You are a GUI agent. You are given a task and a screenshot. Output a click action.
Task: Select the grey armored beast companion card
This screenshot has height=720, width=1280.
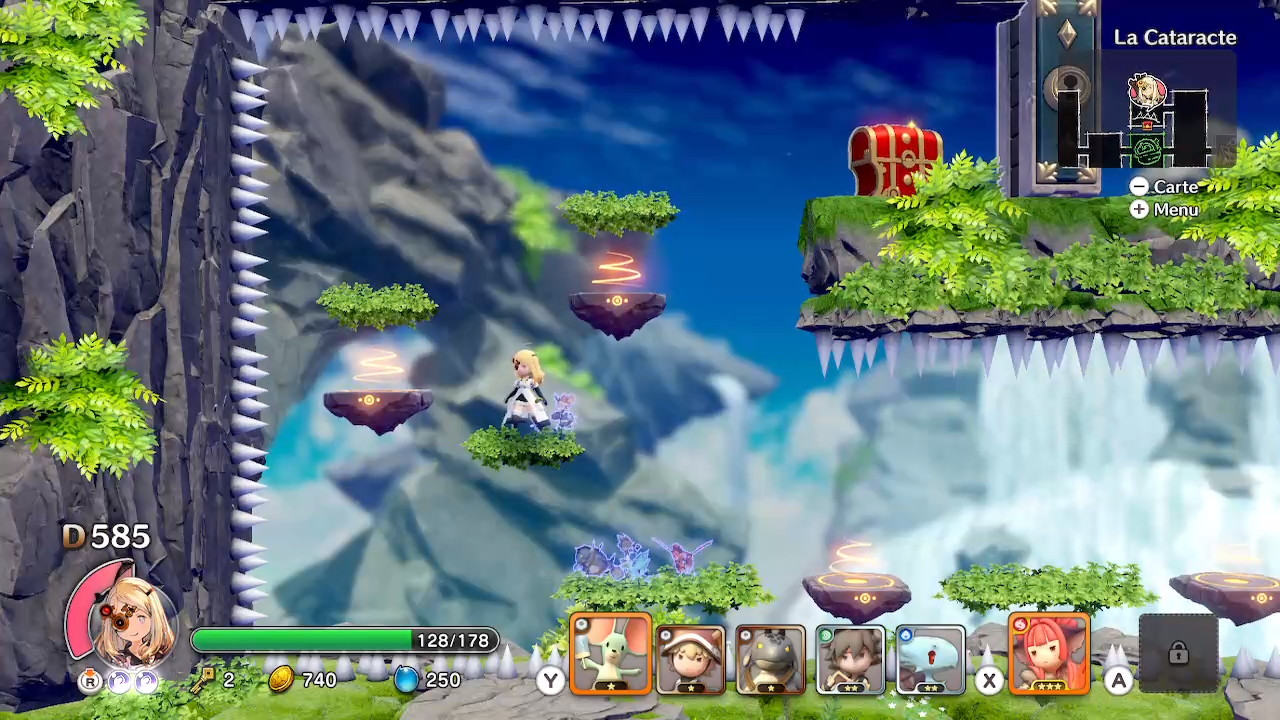point(770,659)
